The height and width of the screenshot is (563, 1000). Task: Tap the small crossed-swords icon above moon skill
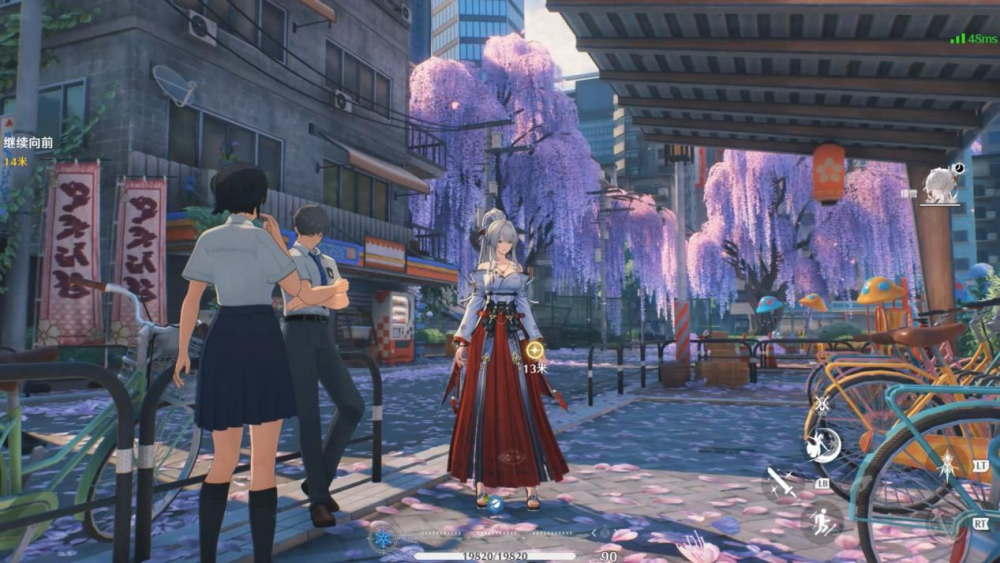click(x=821, y=404)
